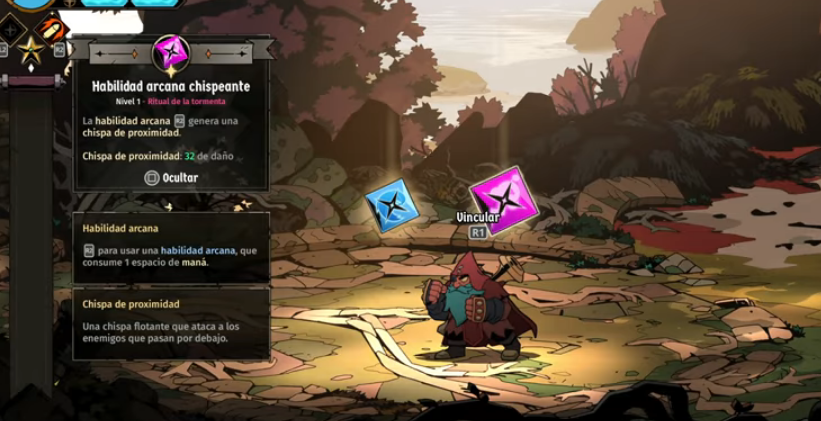Image resolution: width=821 pixels, height=421 pixels.
Task: Click the dark shuriken ability slot
Action: point(11,30)
